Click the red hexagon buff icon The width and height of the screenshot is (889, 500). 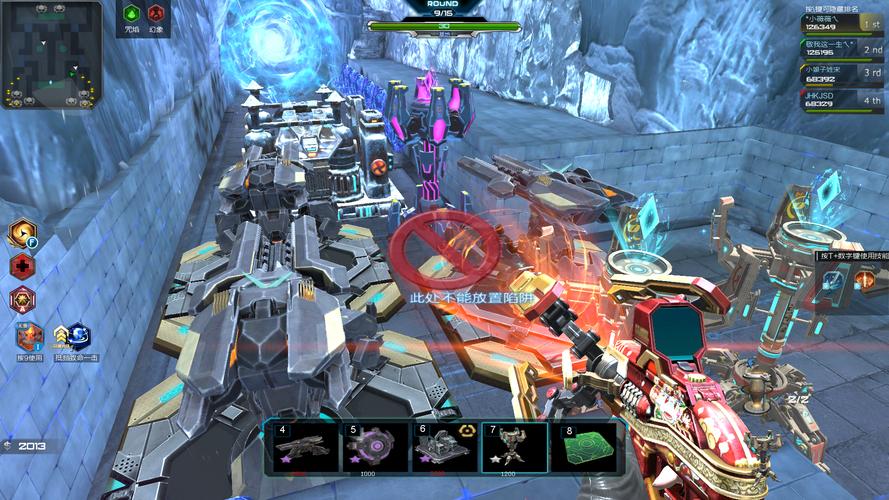(x=156, y=15)
